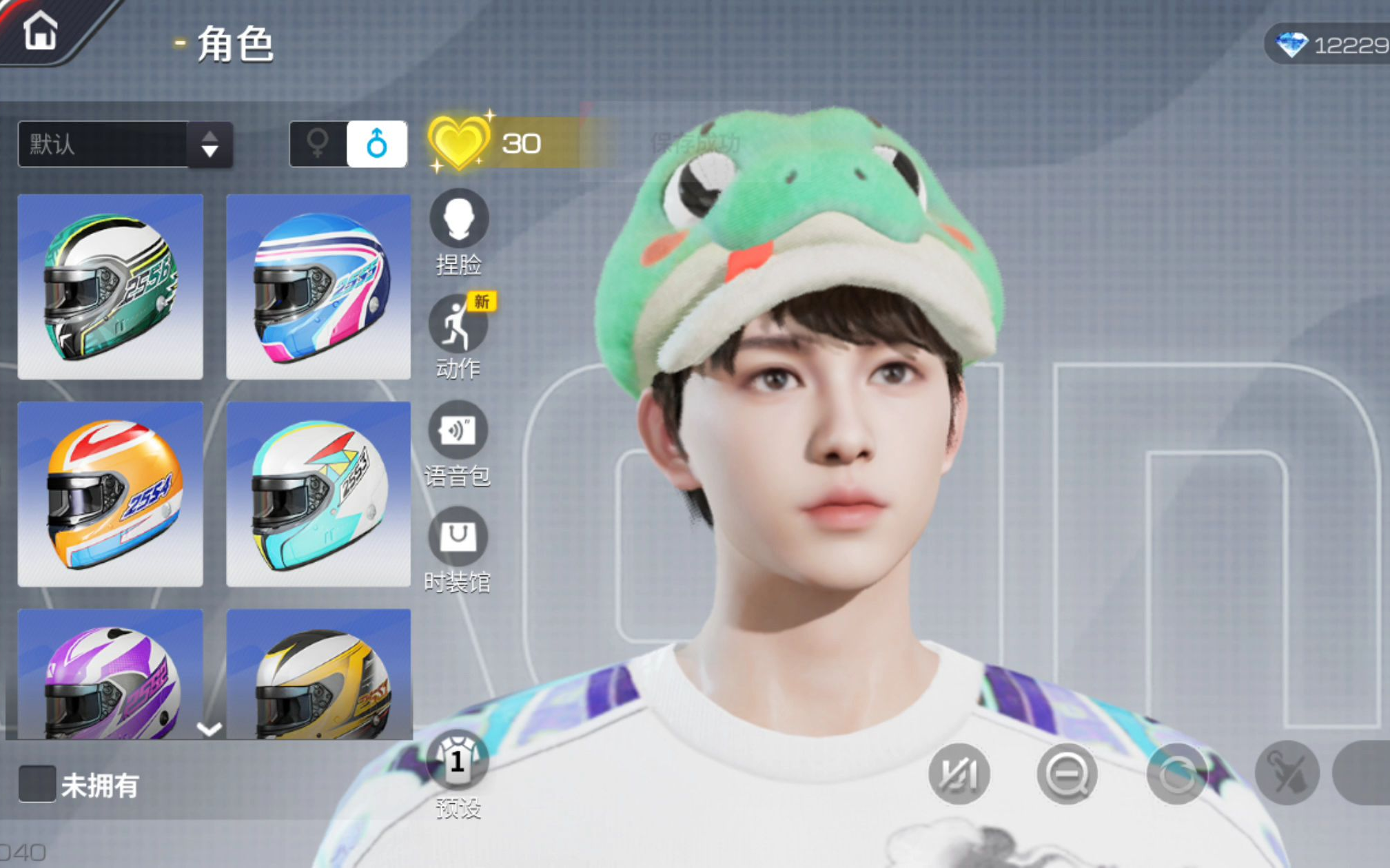
Task: Equip the orange 2554 helmet
Action: (x=110, y=494)
